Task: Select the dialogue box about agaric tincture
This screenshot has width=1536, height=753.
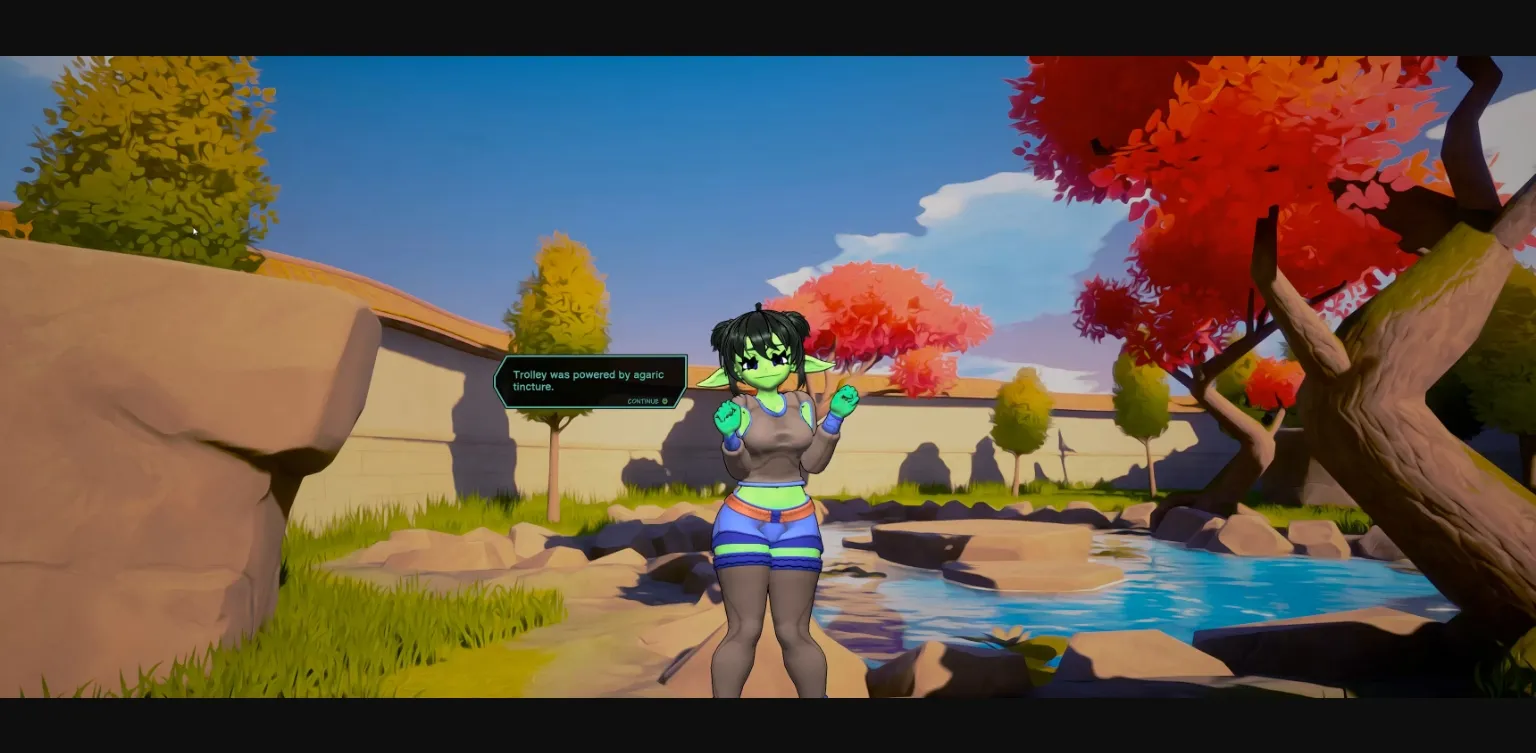Action: [588, 382]
